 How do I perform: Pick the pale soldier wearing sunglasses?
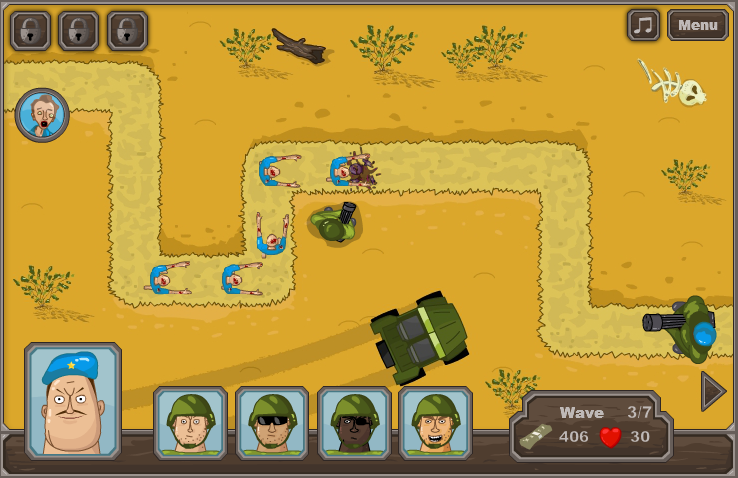(272, 422)
